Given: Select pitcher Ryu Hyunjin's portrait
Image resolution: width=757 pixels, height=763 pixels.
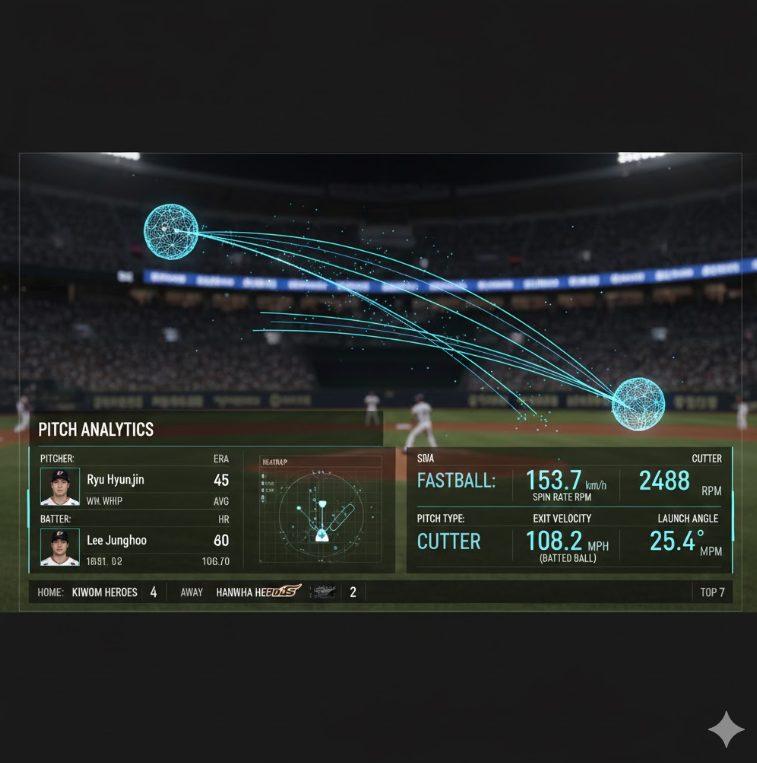Looking at the screenshot, I should (60, 486).
